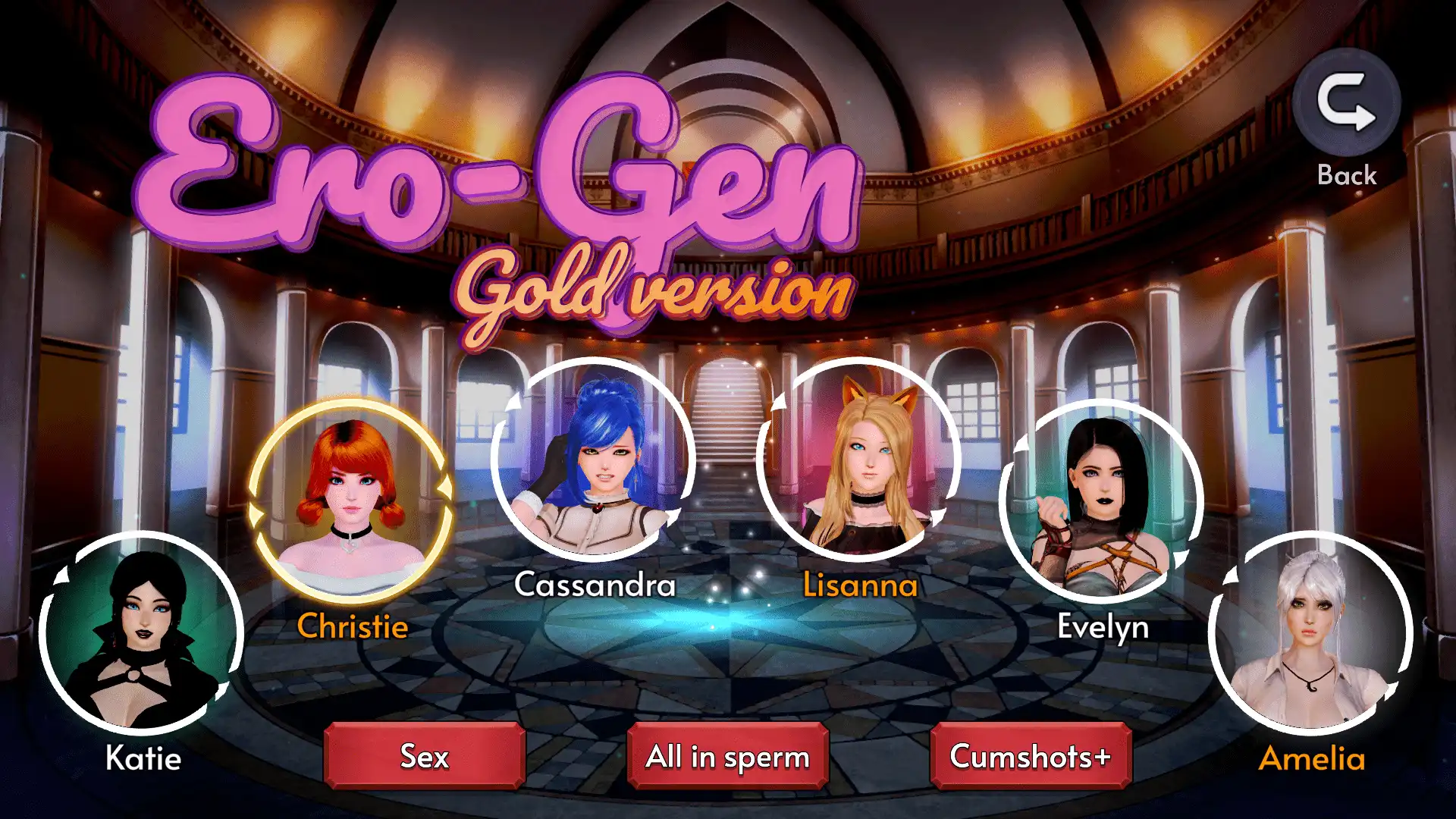Go back using the Back arrow button

(x=1346, y=103)
